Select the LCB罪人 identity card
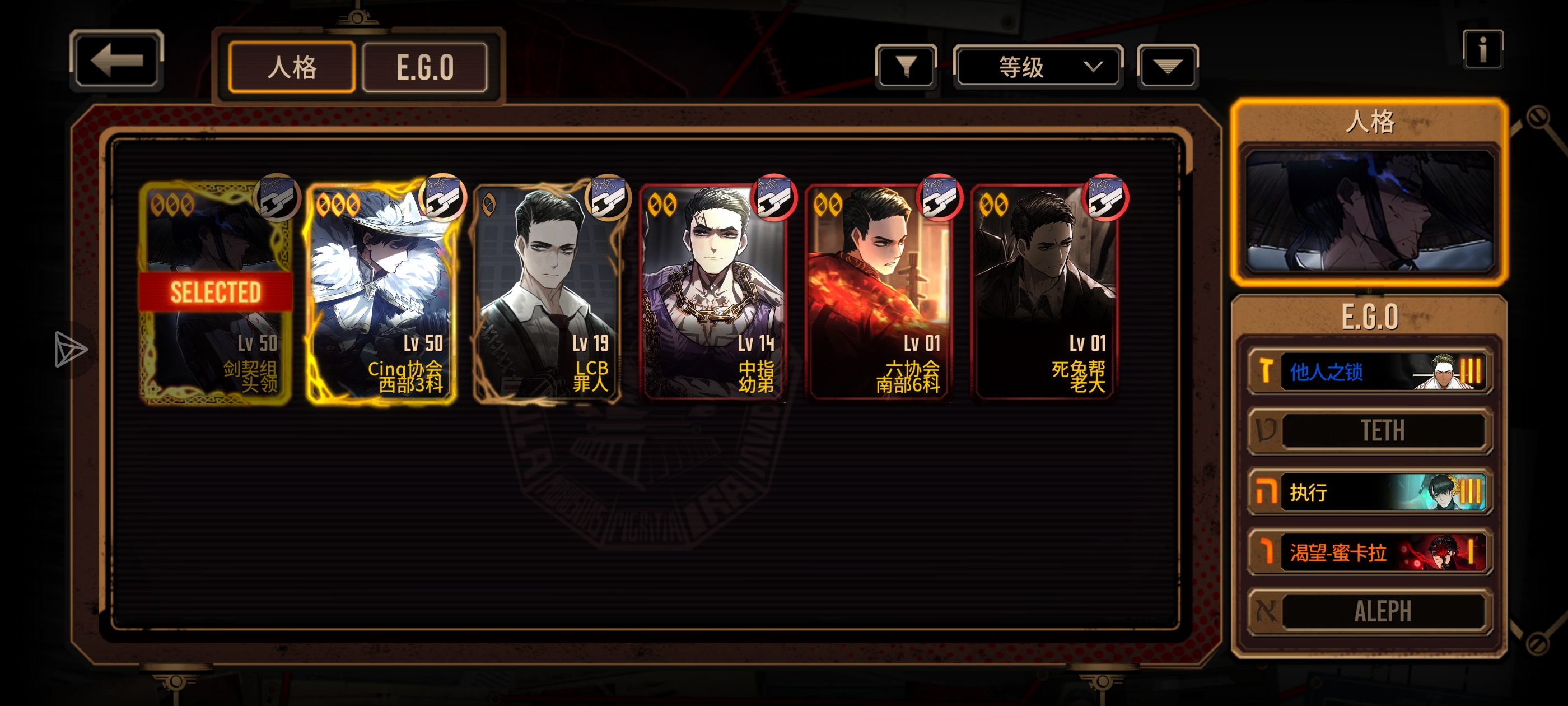 [x=547, y=292]
